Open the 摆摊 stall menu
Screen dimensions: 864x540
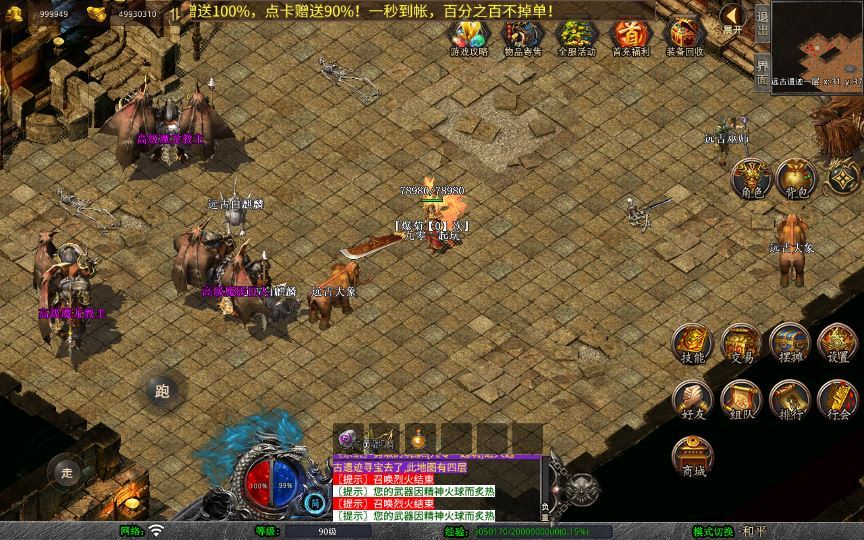789,343
